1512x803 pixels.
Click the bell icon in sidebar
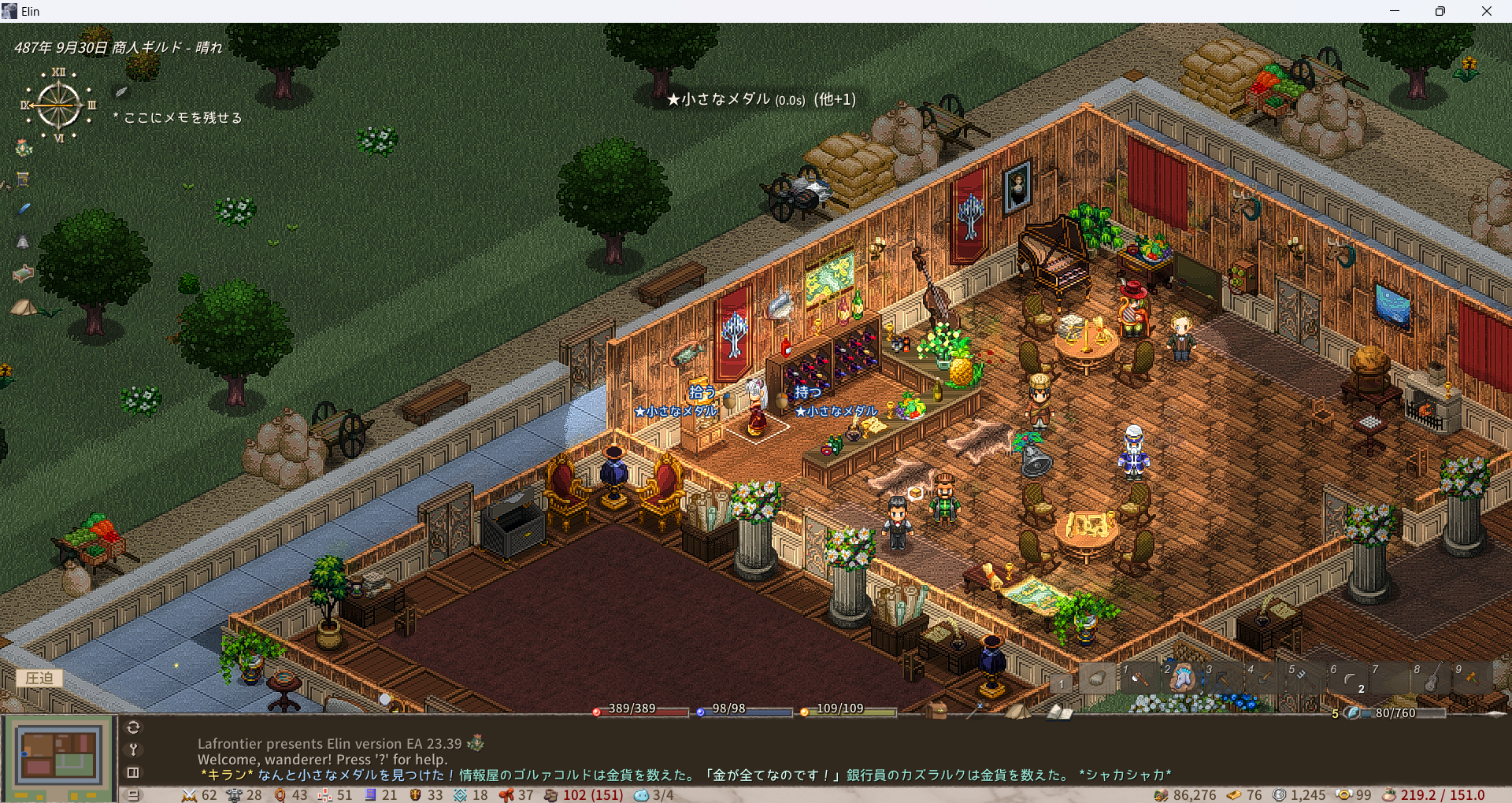(x=24, y=242)
